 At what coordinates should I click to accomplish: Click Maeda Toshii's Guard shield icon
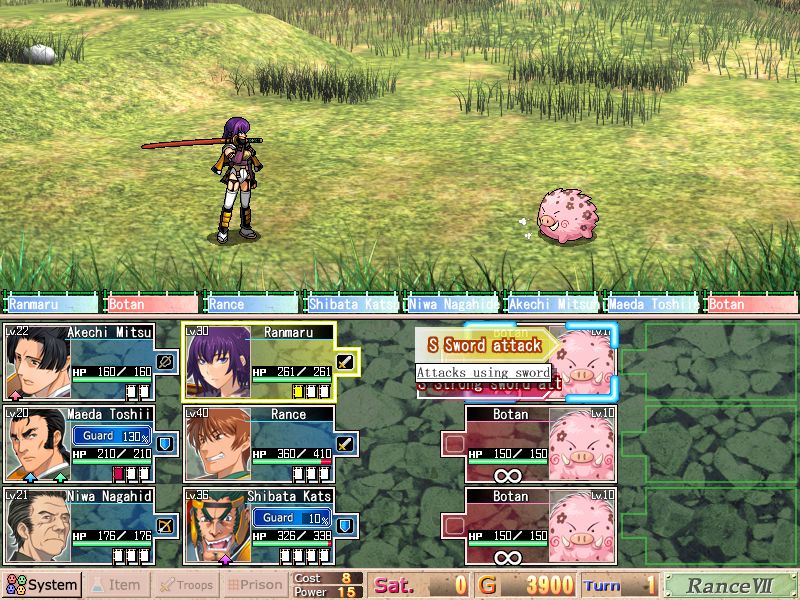(x=164, y=443)
